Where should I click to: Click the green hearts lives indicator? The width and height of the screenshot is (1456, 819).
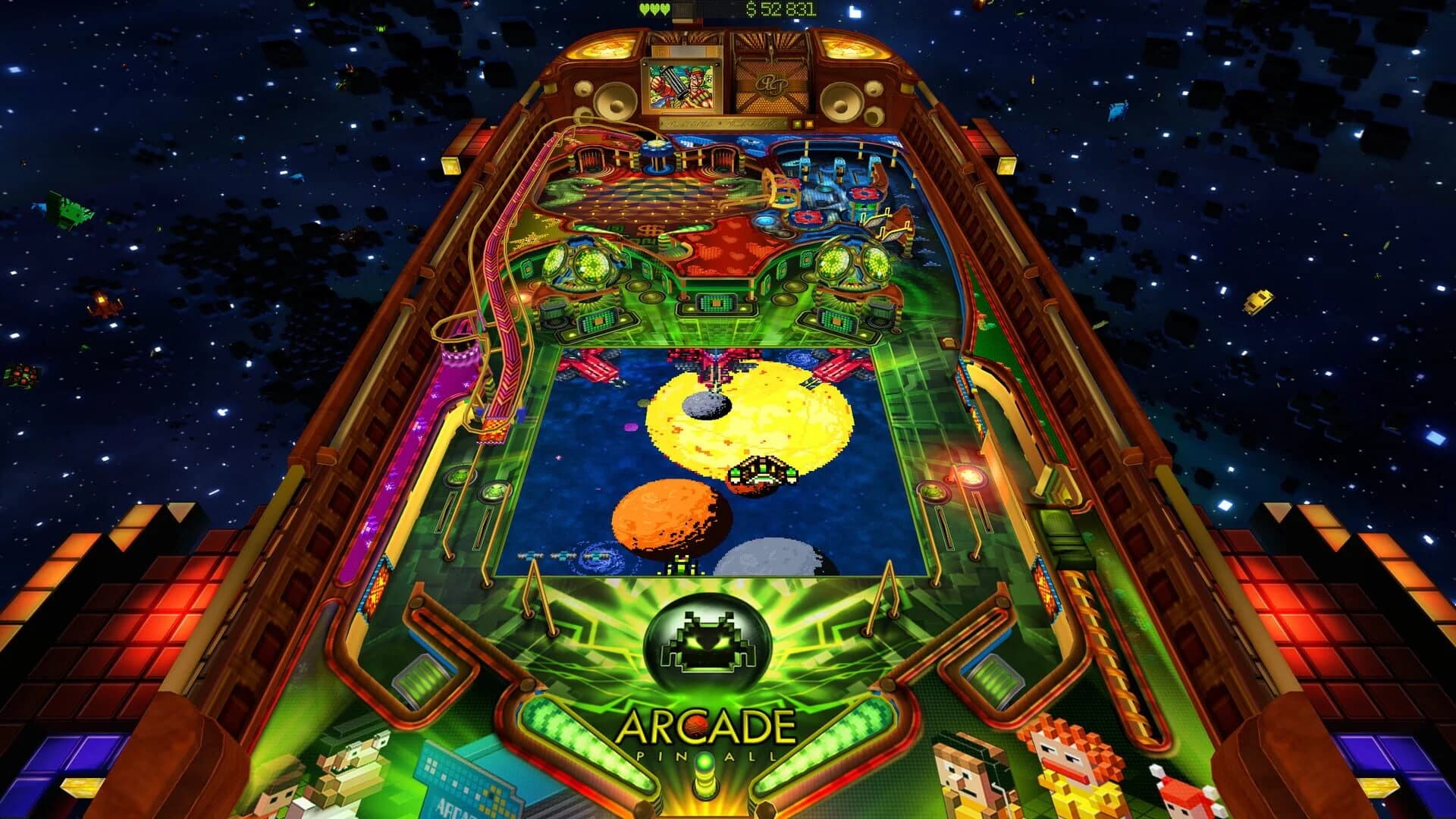654,9
